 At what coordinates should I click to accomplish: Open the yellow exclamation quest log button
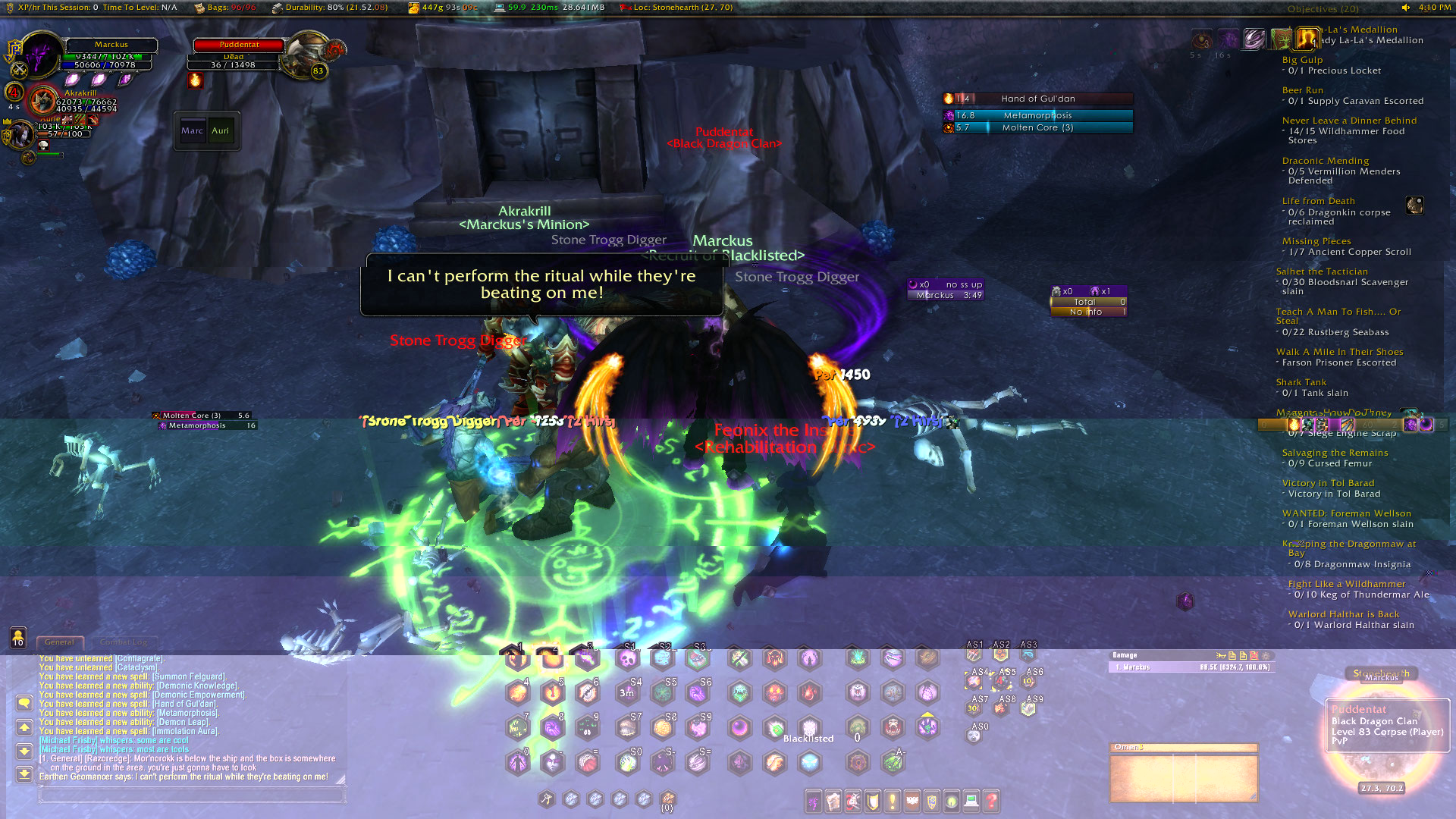(893, 800)
